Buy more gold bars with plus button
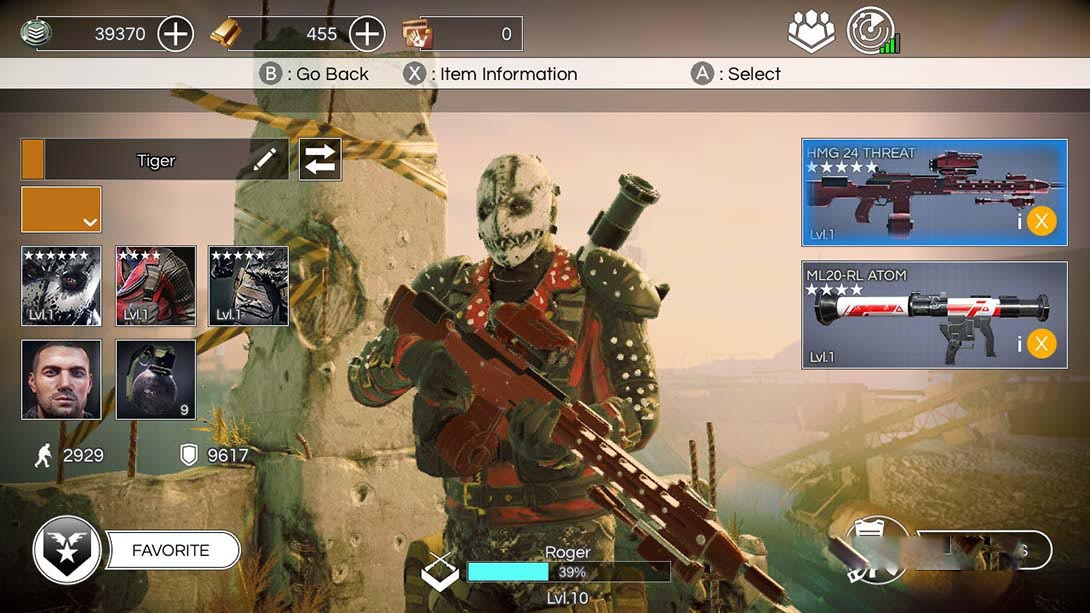 pos(367,34)
